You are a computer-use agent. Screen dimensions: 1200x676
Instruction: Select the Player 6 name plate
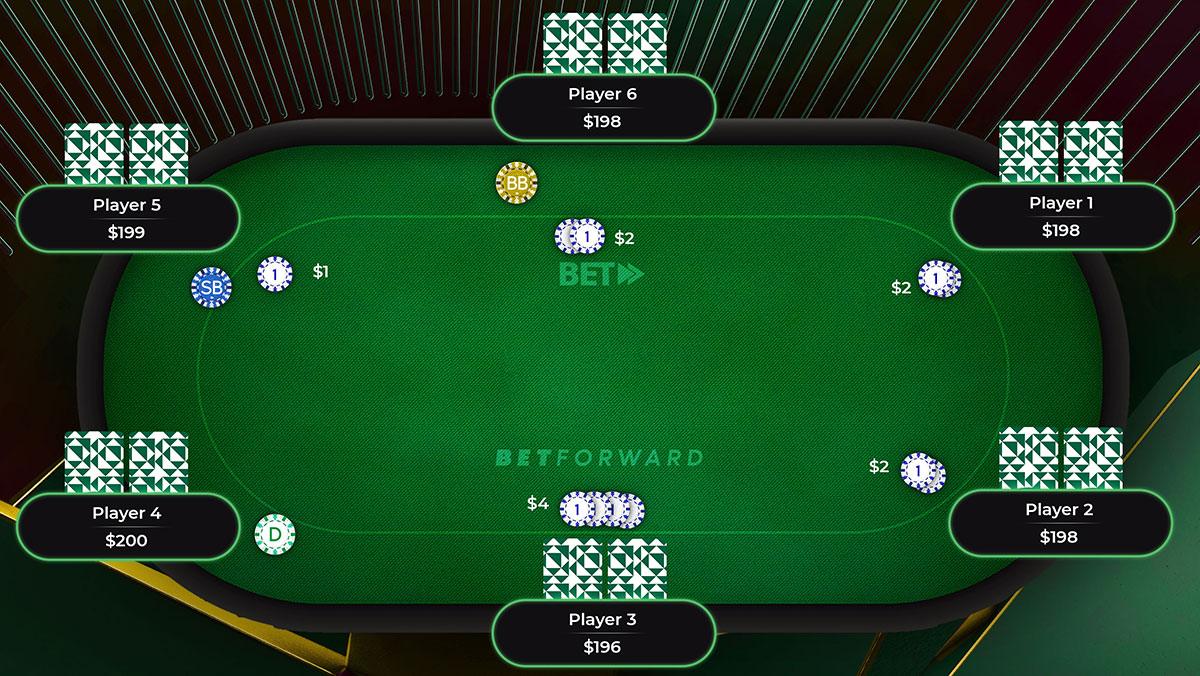tap(603, 108)
